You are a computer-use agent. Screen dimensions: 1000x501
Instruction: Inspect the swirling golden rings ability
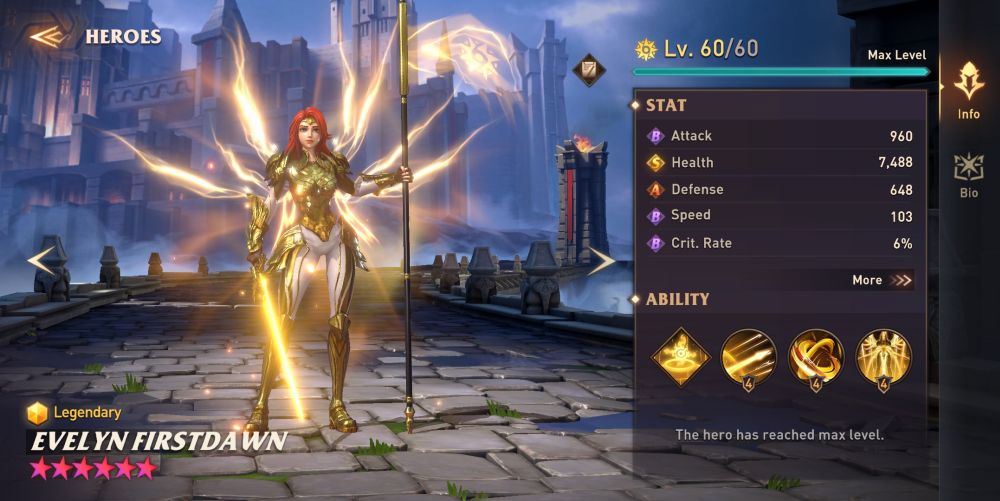[x=815, y=356]
